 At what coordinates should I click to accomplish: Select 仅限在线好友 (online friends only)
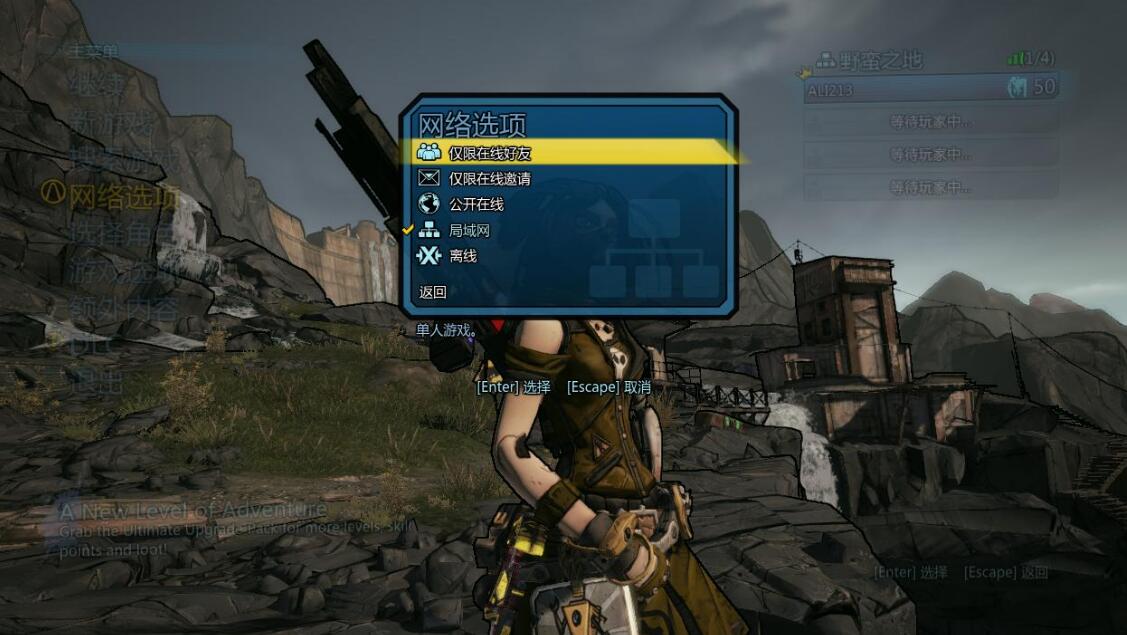tap(489, 153)
